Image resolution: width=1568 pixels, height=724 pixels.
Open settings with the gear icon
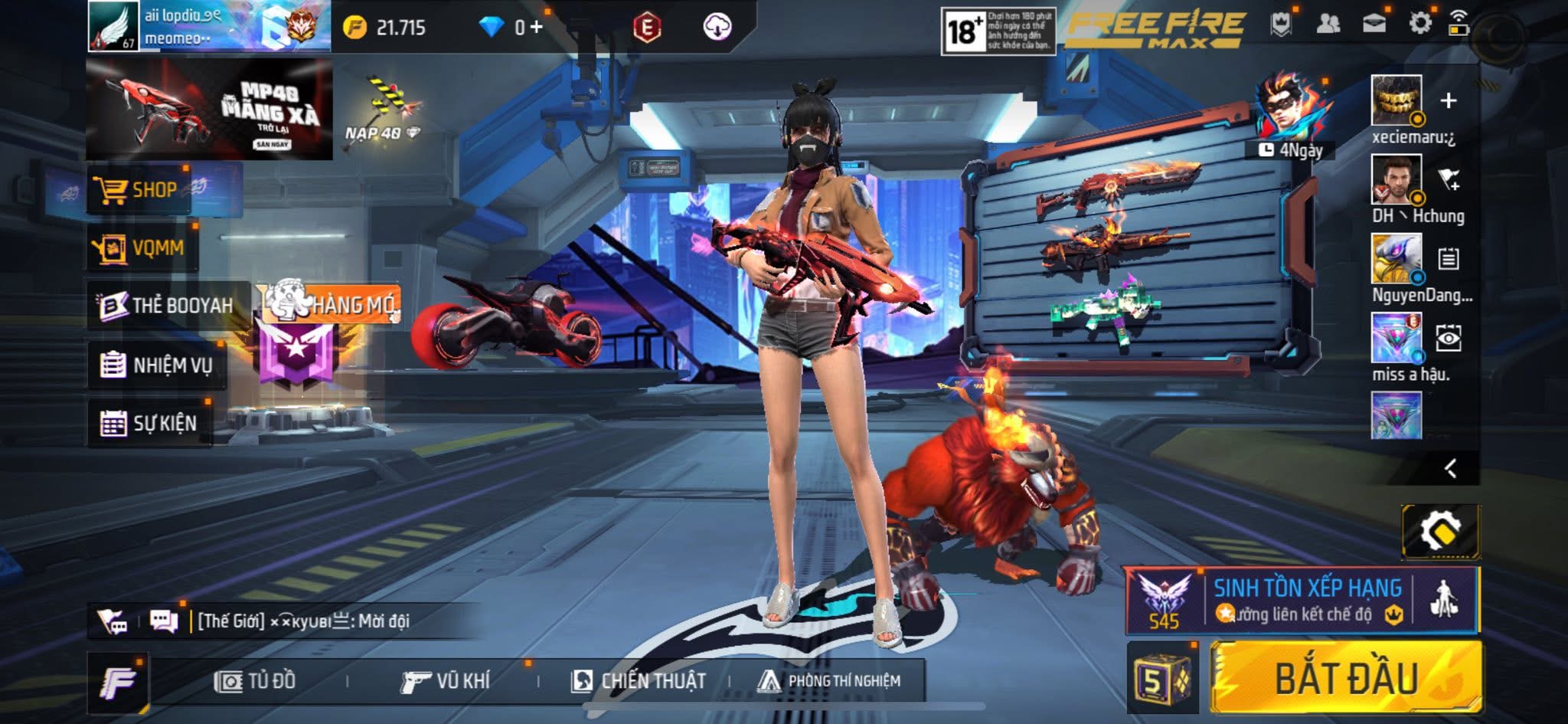[x=1419, y=23]
